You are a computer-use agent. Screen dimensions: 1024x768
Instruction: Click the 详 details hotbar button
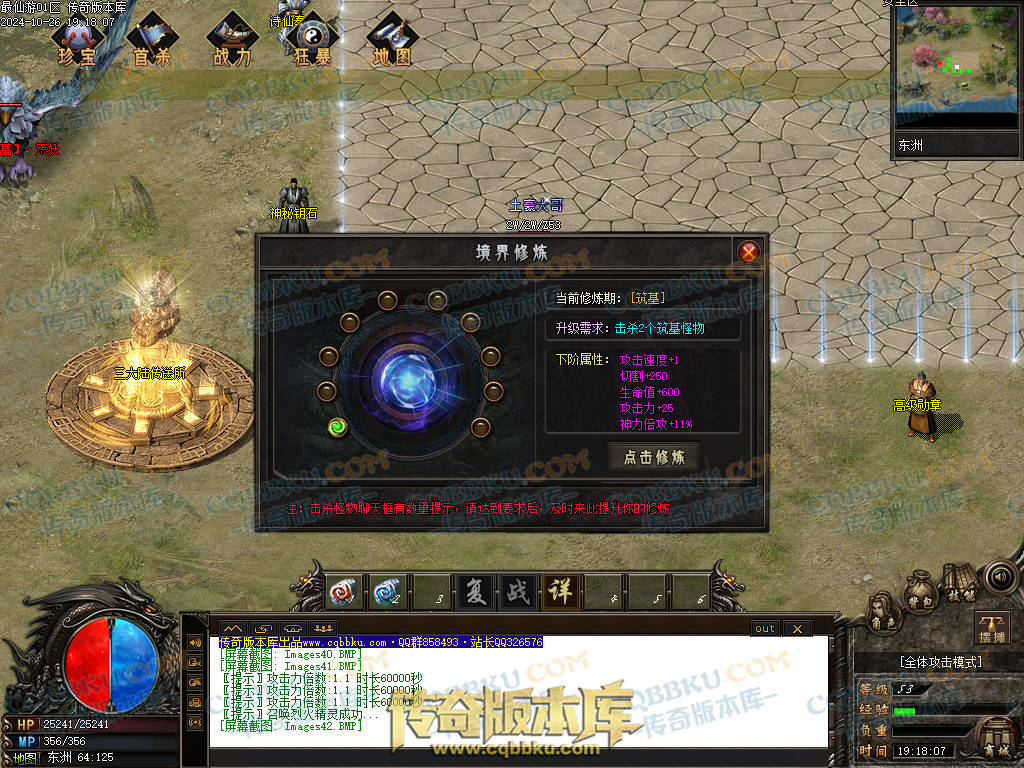pos(560,592)
